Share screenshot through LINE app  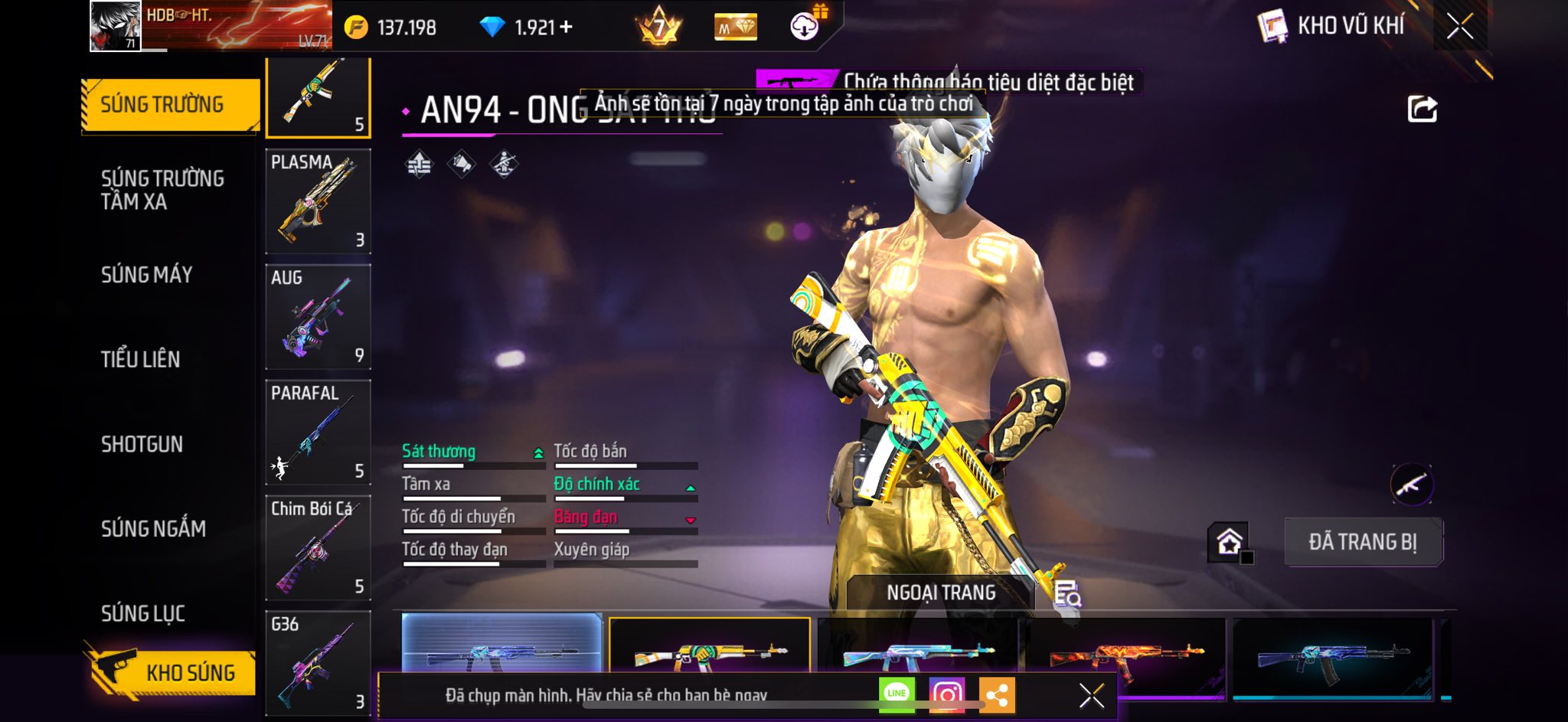point(897,694)
